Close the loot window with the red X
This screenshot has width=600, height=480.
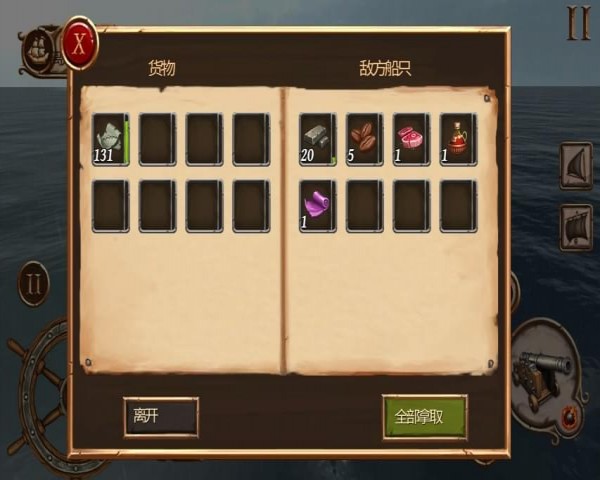coord(80,42)
